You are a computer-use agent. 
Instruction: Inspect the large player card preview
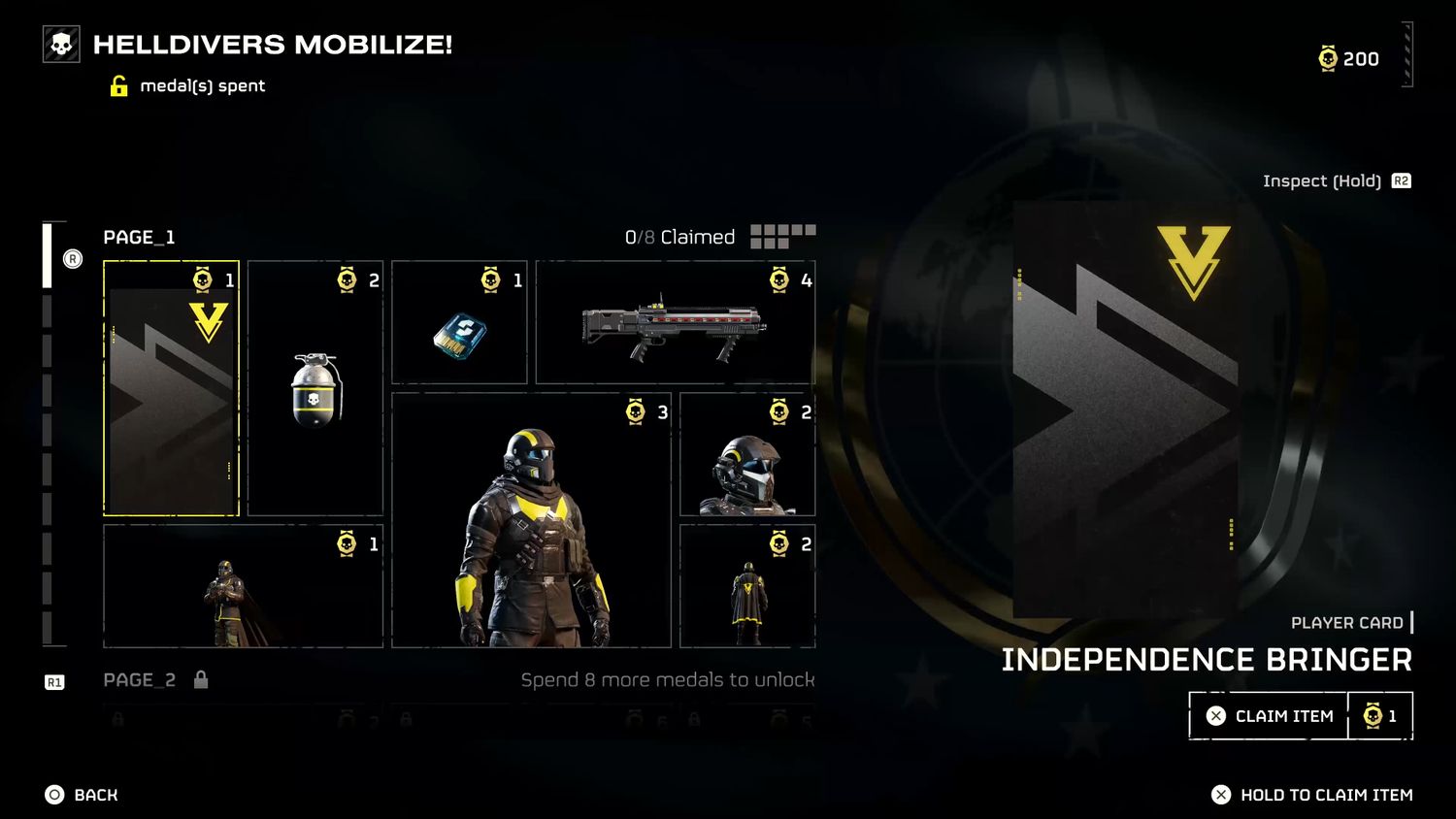(1126, 408)
